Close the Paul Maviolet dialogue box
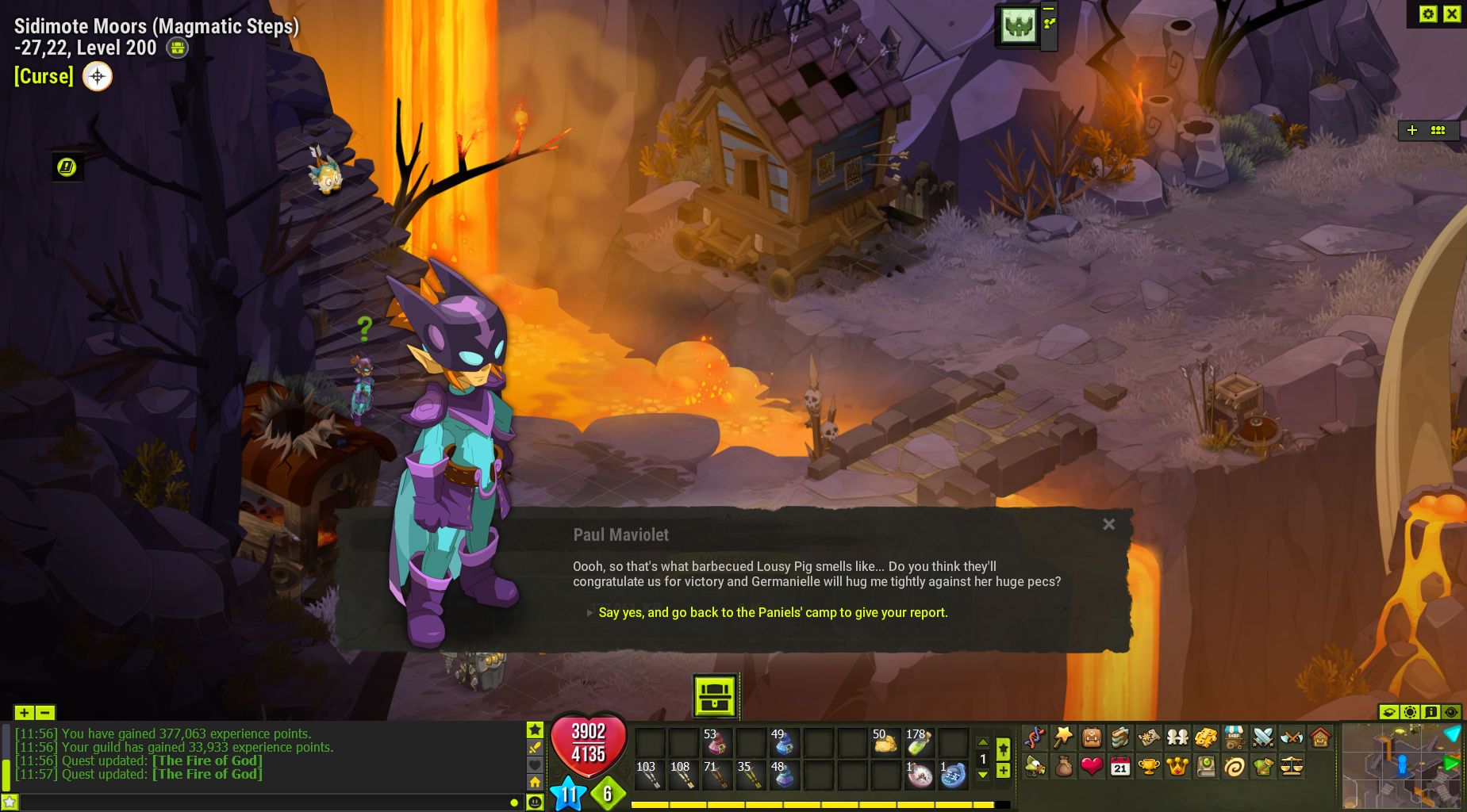Image resolution: width=1467 pixels, height=812 pixels. tap(1108, 524)
